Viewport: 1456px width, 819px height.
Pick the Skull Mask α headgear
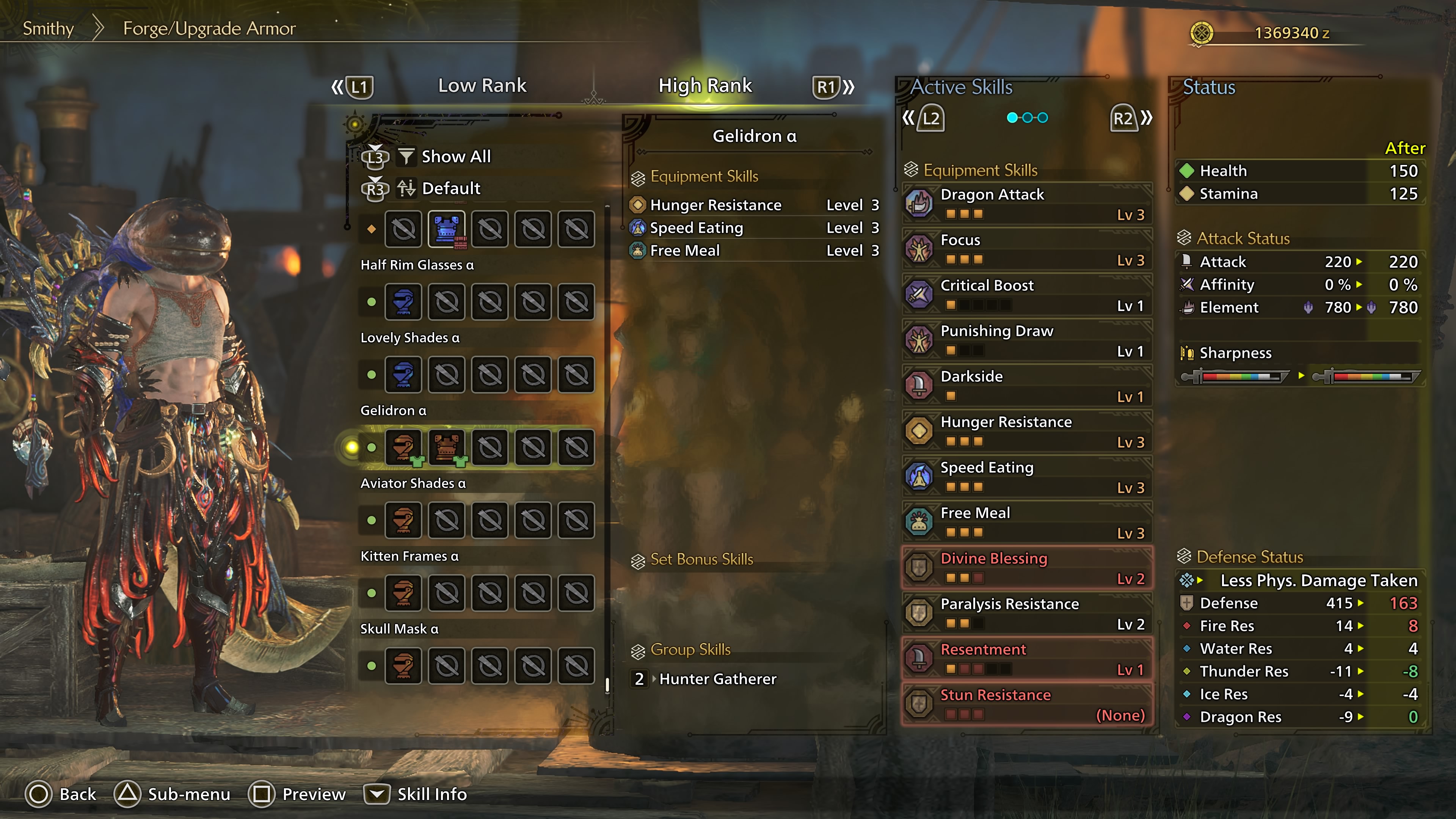tap(403, 665)
